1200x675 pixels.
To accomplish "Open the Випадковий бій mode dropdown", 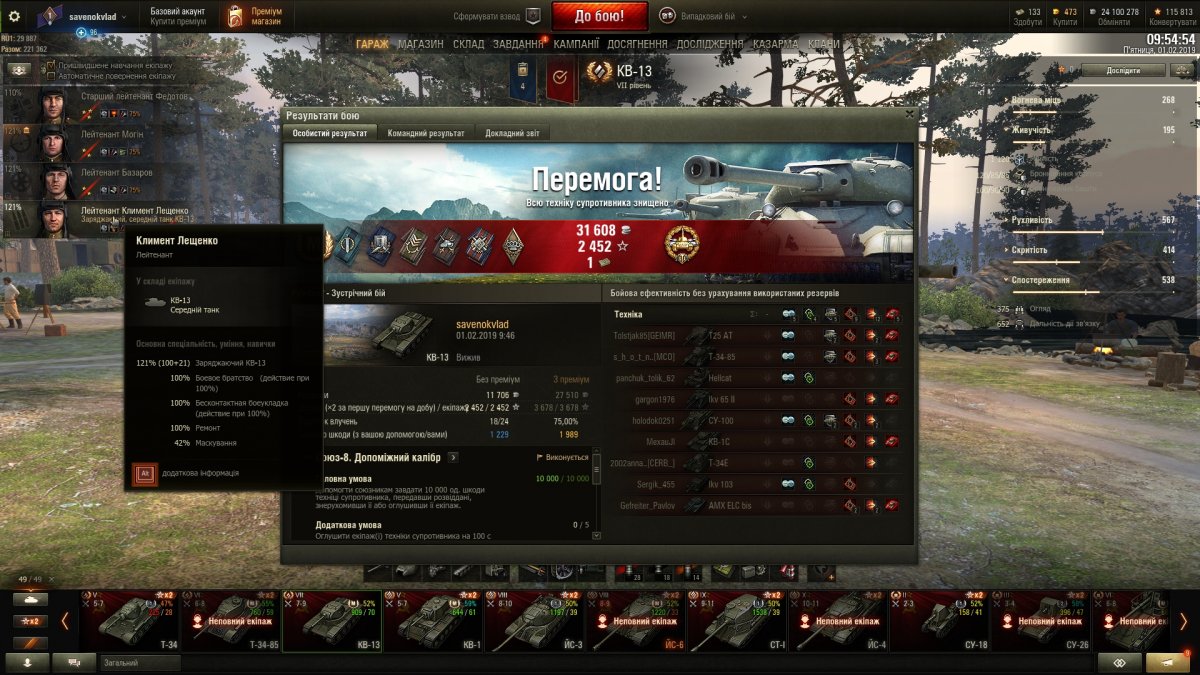I will 704,16.
